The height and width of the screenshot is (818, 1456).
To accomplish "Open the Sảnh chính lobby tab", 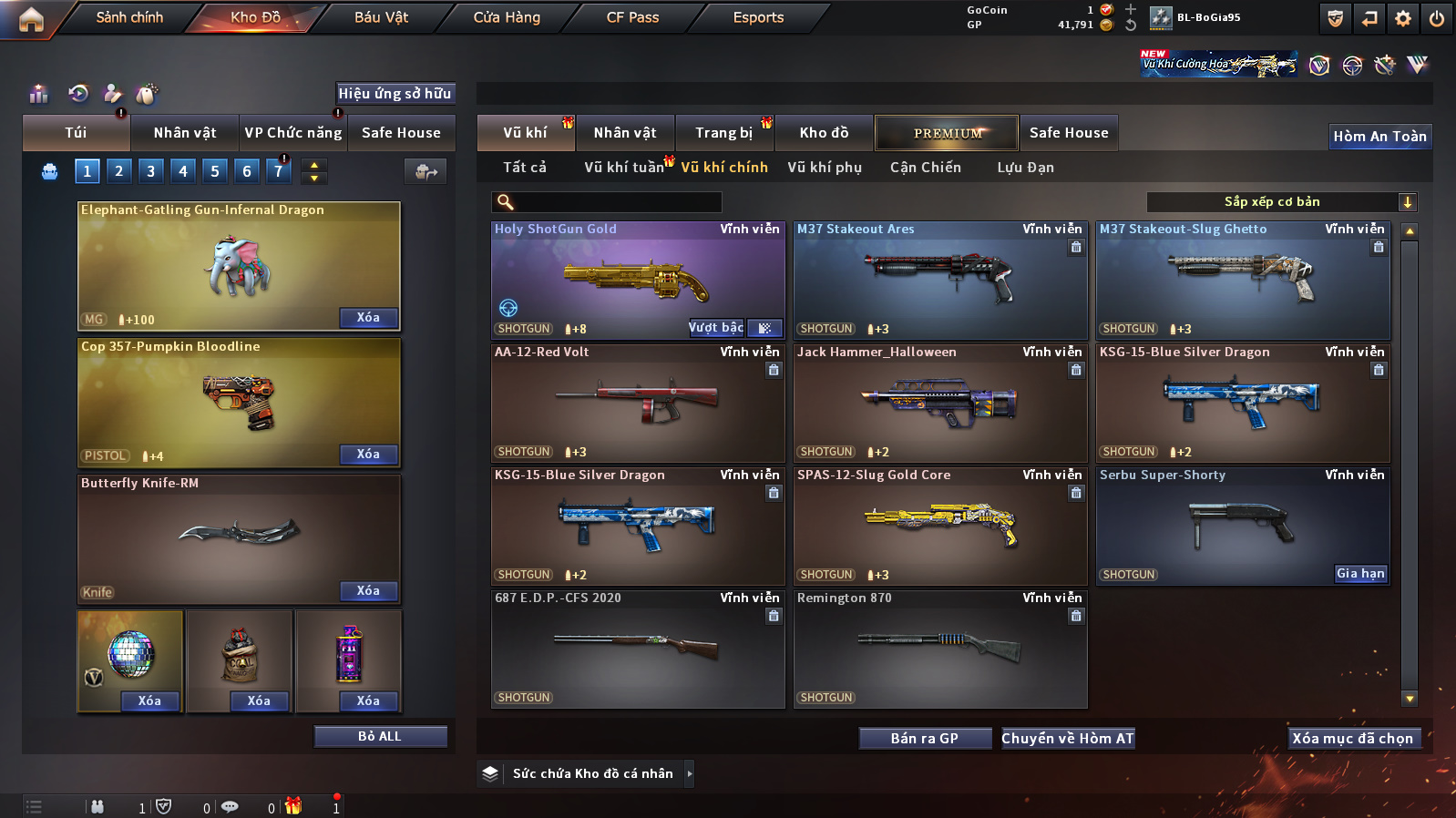I will coord(129,17).
